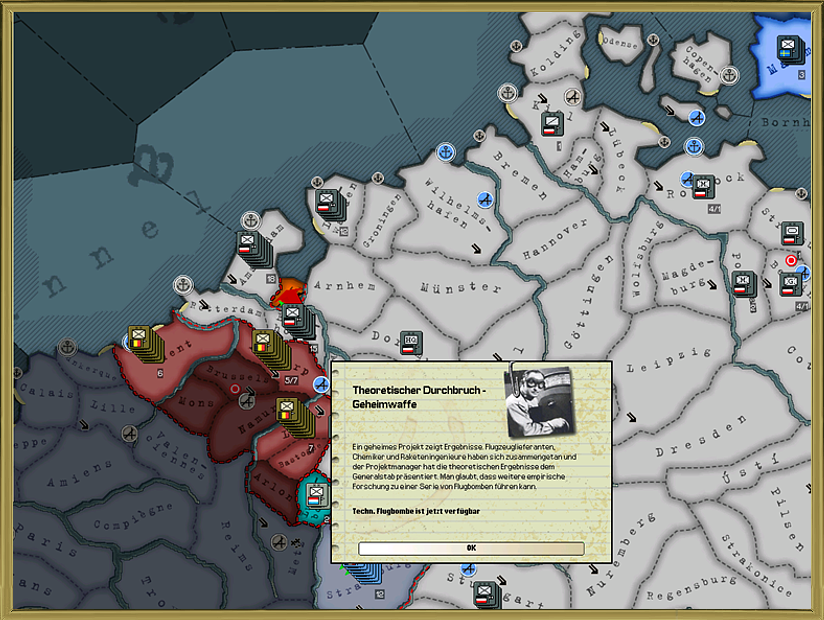The width and height of the screenshot is (824, 620).
Task: Select the teal unit counter below Arlon
Action: pyautogui.click(x=317, y=494)
